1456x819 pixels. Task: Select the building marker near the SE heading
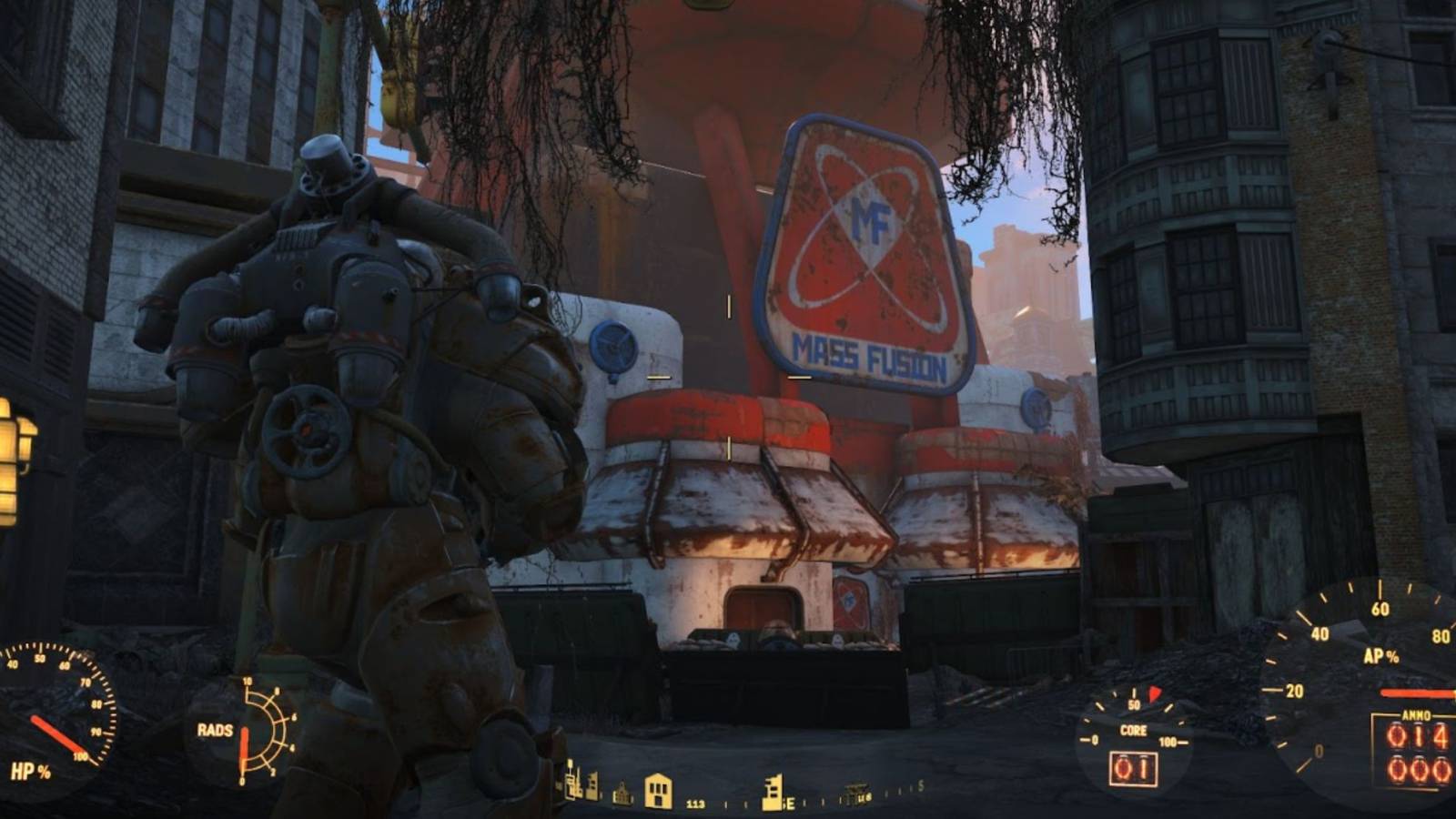(x=773, y=790)
